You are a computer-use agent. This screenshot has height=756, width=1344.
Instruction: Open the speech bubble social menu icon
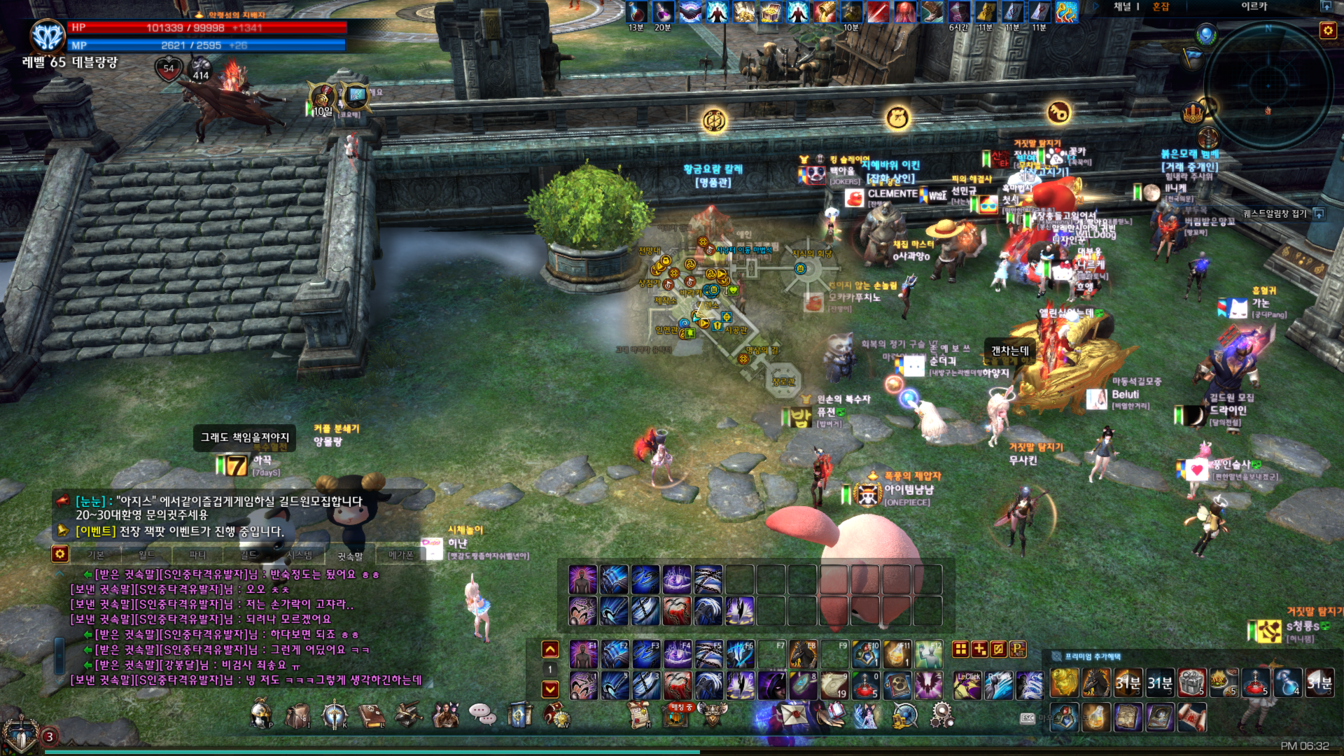(482, 714)
